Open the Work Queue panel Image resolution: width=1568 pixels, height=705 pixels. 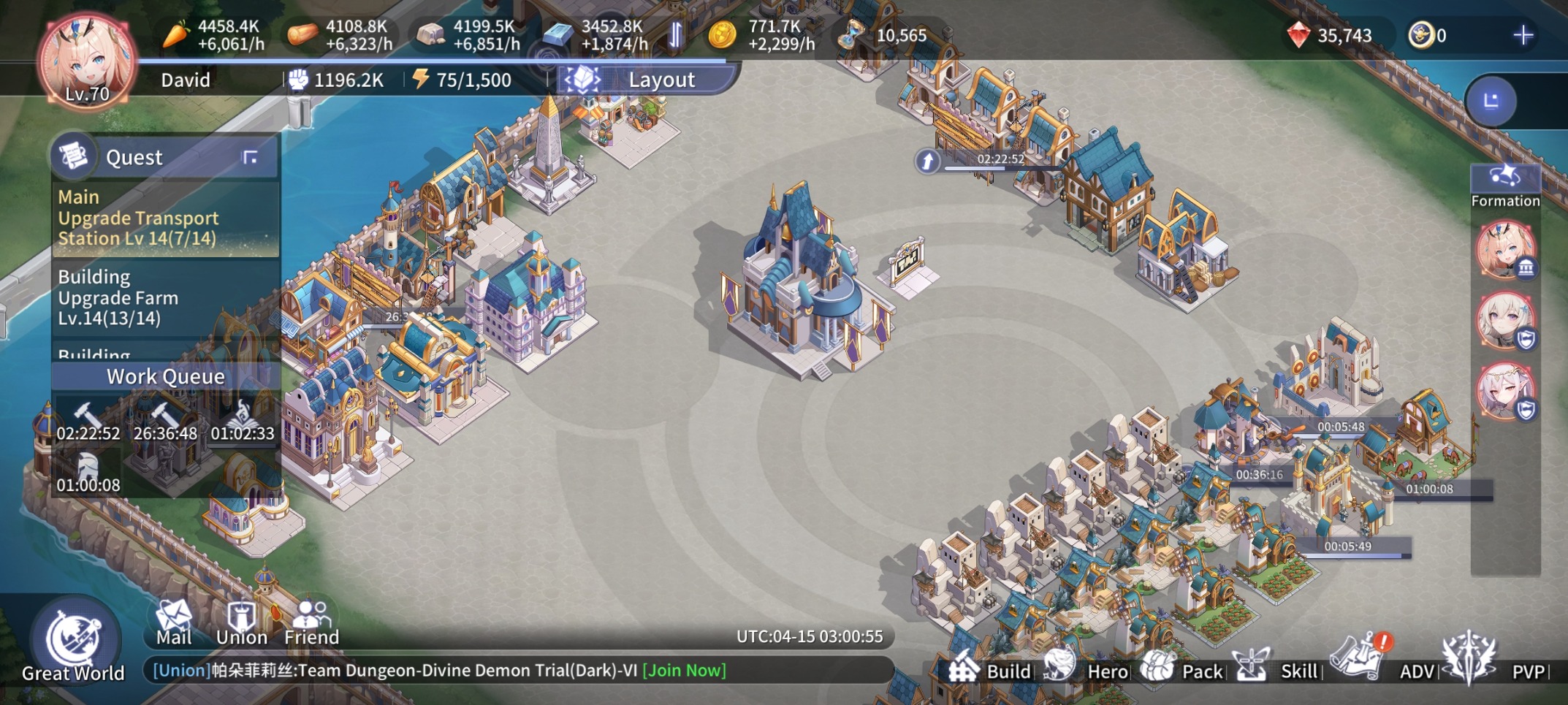[x=165, y=376]
